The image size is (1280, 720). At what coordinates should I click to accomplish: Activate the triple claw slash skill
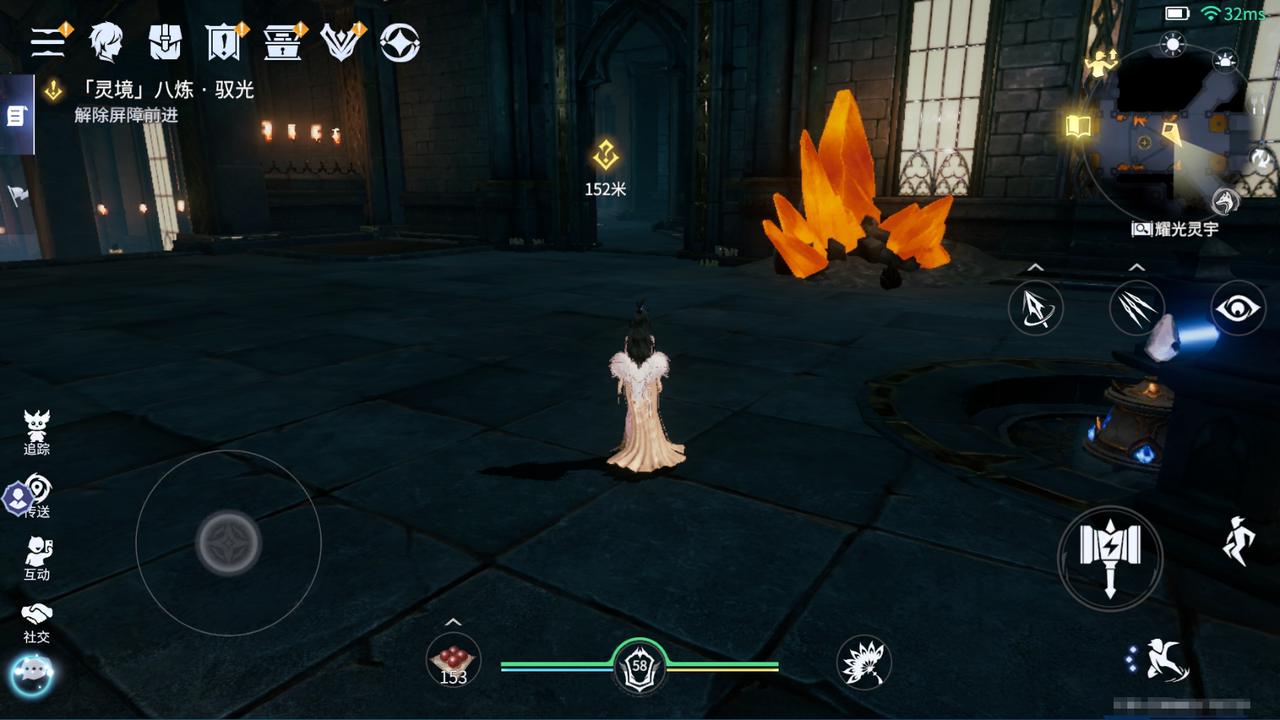click(x=1137, y=308)
